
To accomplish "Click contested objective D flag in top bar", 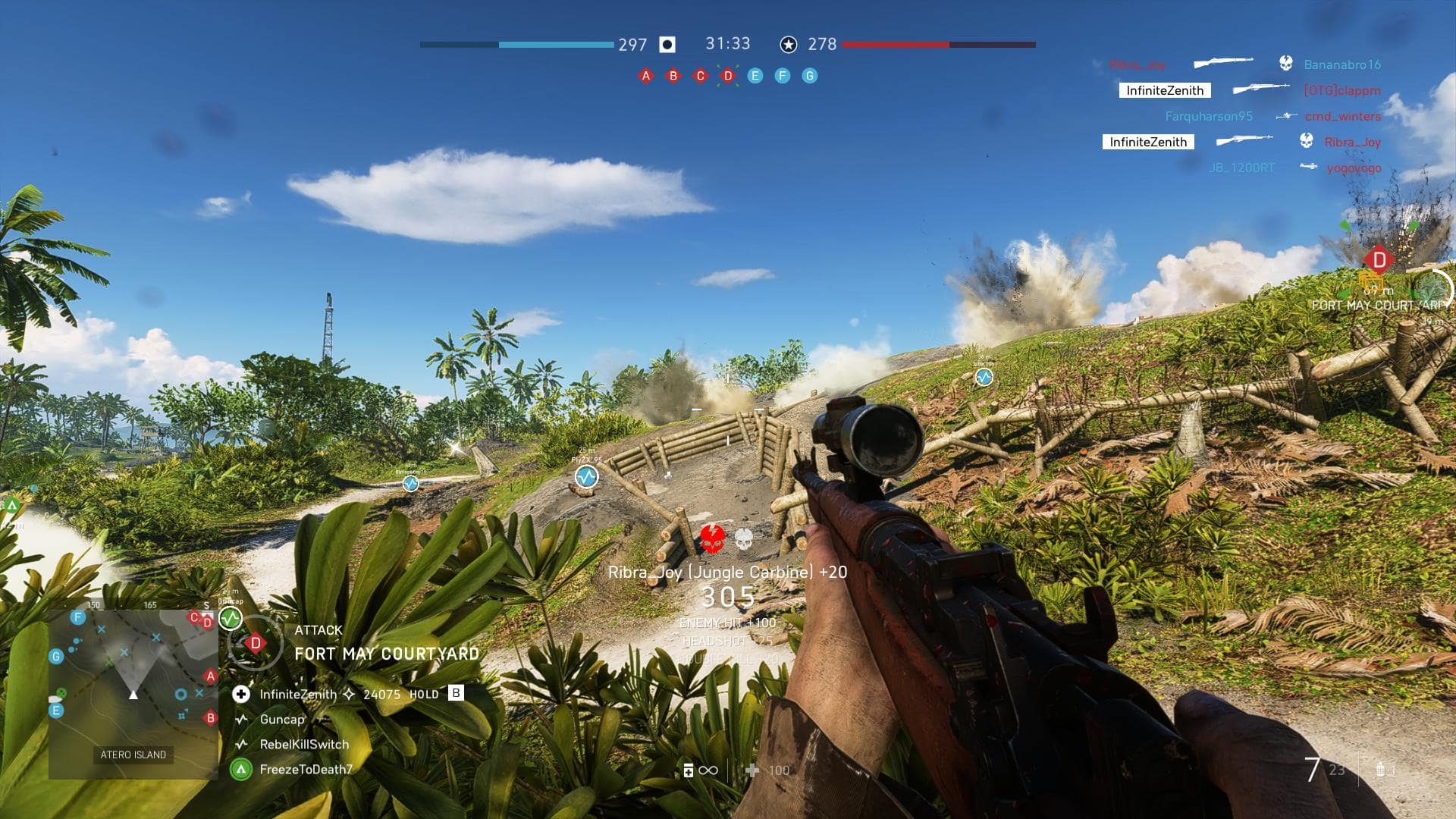I will click(728, 76).
